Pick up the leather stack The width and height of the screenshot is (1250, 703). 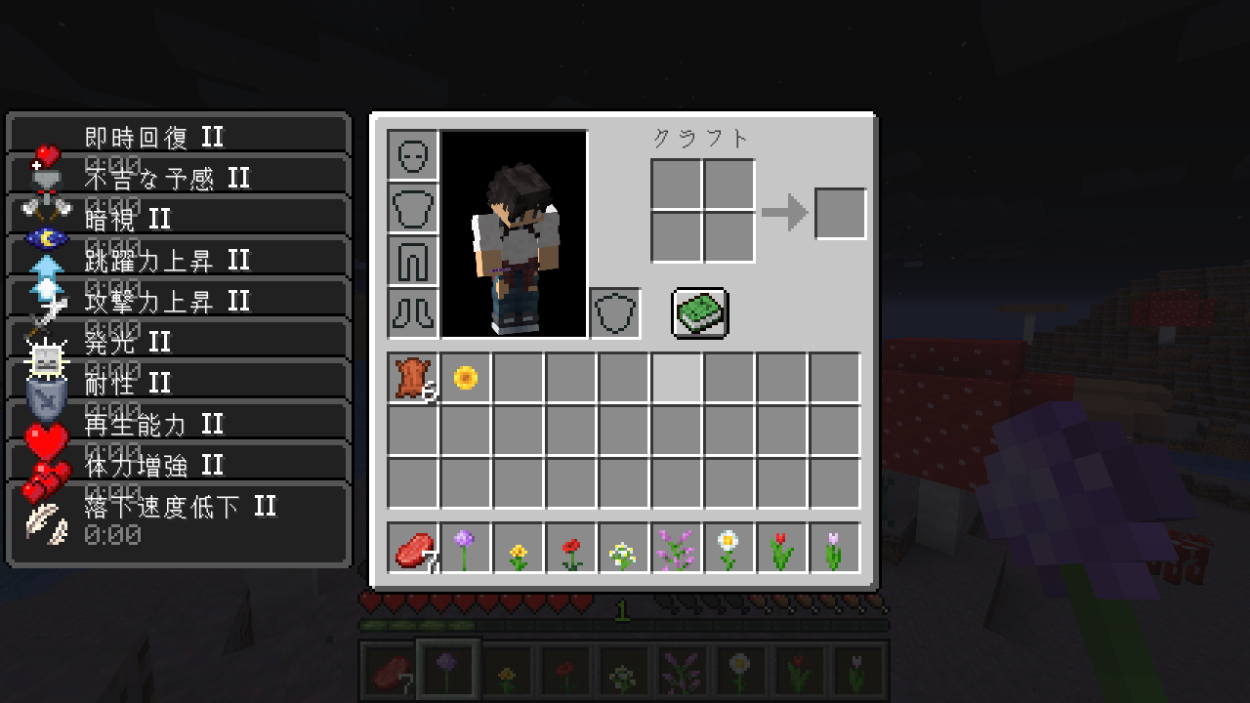coord(412,379)
